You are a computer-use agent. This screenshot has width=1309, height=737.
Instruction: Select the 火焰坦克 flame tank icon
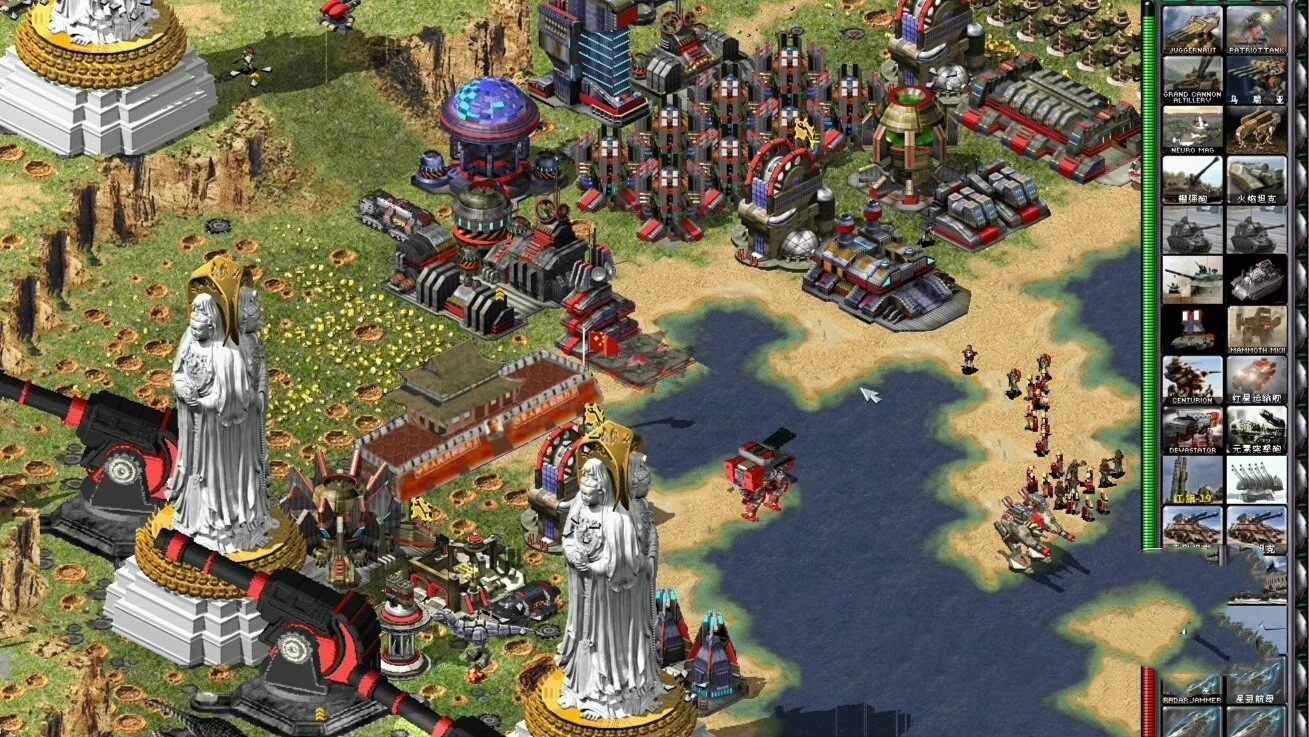[1256, 179]
